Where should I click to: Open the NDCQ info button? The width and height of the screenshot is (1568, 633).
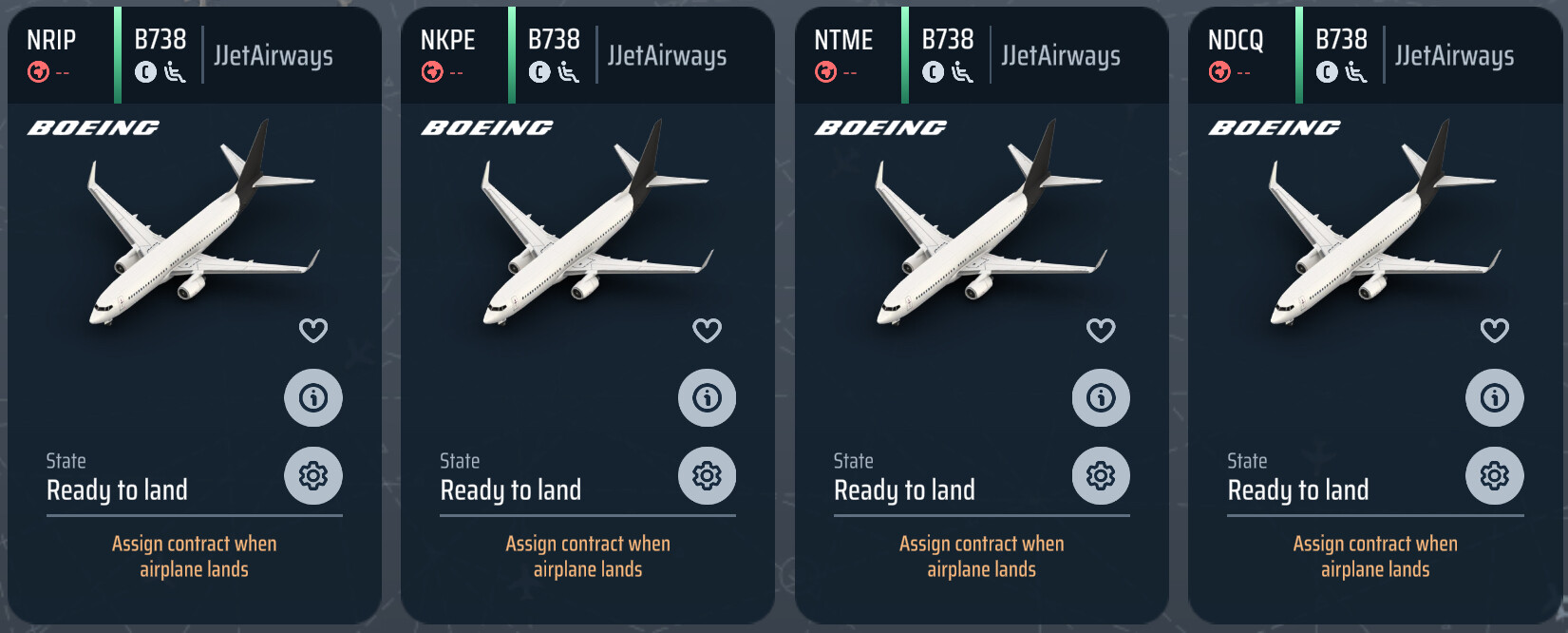point(1495,397)
